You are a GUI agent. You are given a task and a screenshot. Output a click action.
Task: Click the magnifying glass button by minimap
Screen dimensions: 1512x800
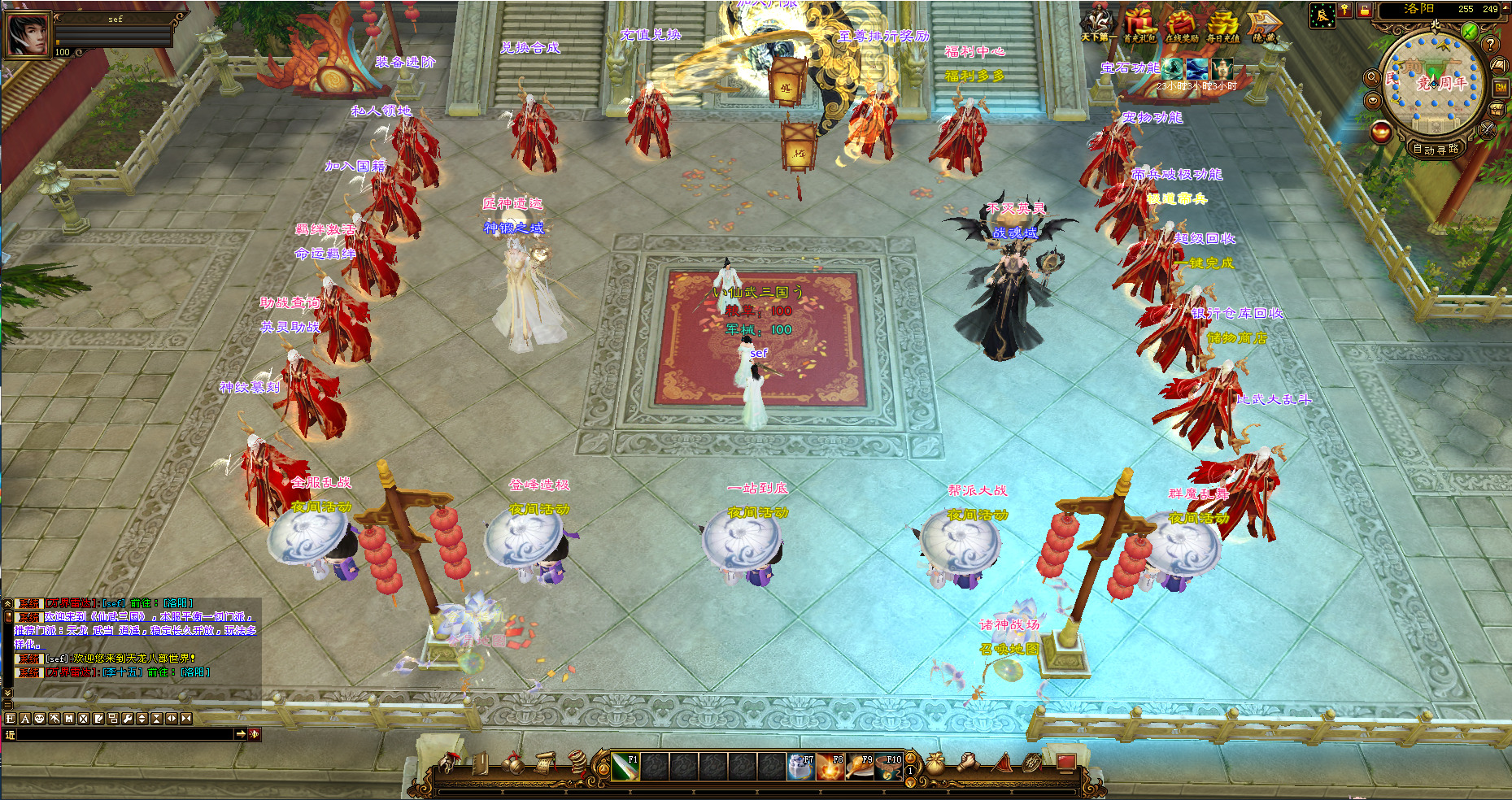point(1371,78)
